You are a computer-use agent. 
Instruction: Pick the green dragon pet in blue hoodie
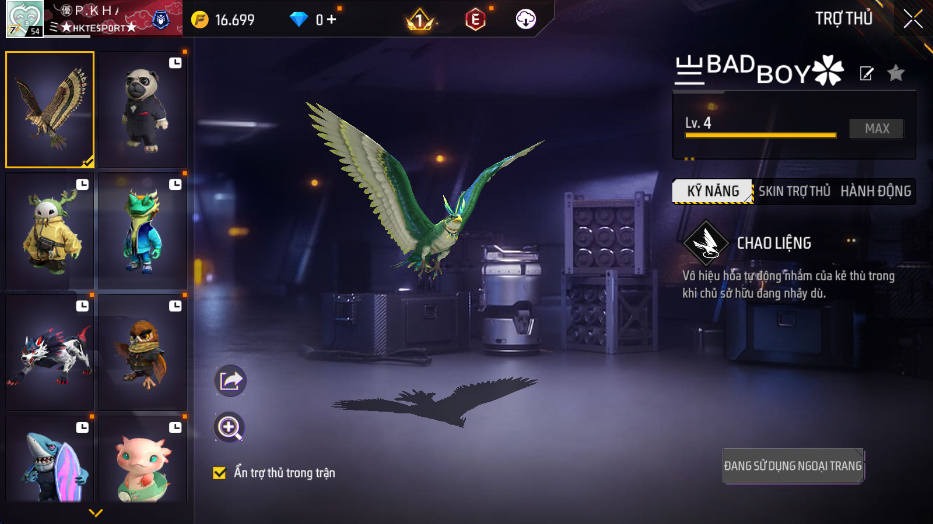click(141, 230)
